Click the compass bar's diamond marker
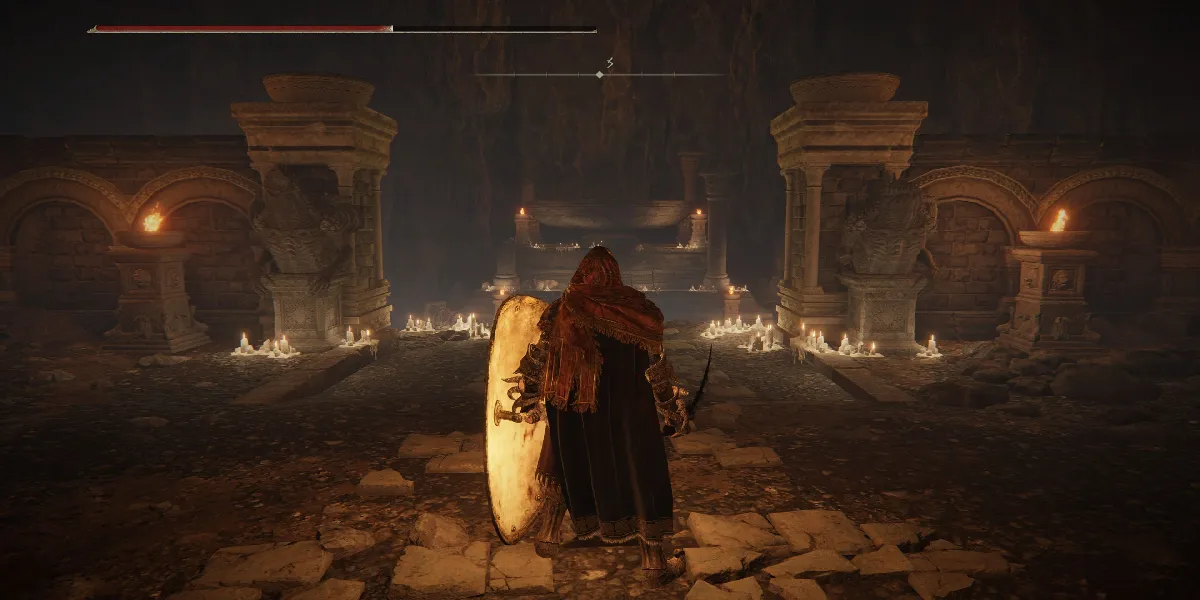The width and height of the screenshot is (1200, 600). click(x=599, y=74)
